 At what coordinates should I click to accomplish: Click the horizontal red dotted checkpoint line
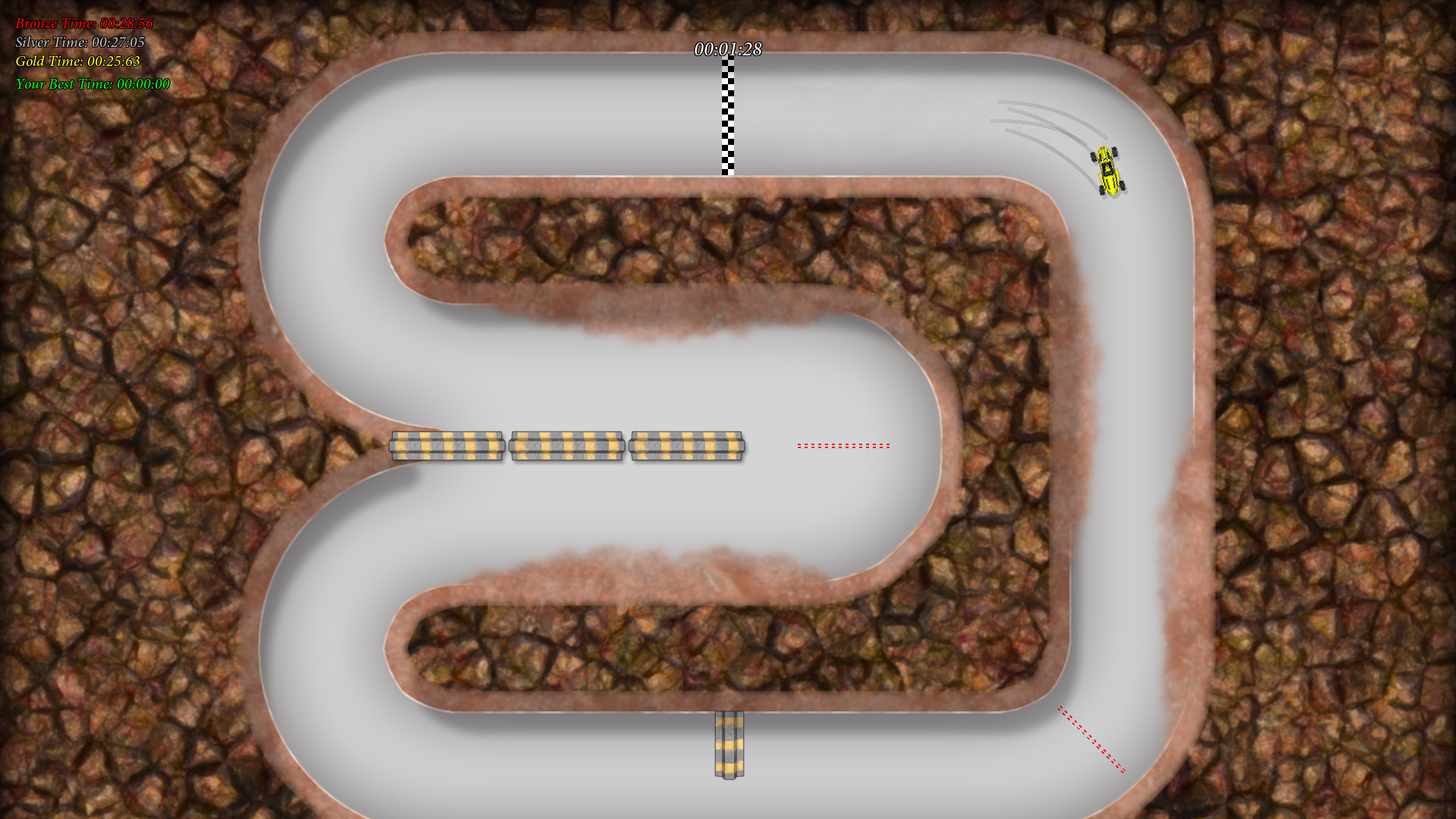(x=844, y=446)
